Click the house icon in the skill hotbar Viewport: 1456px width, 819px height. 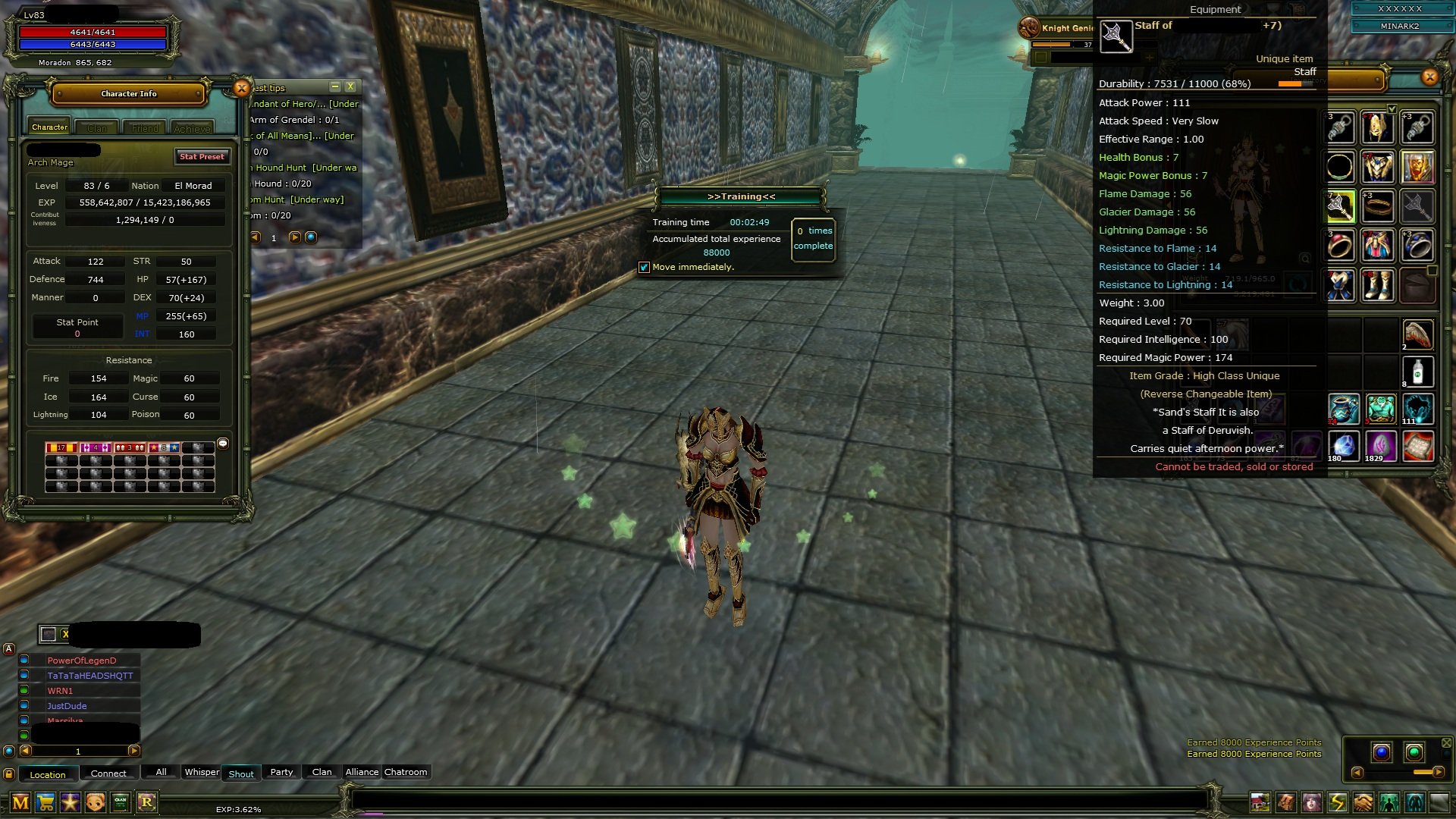pos(1260,802)
